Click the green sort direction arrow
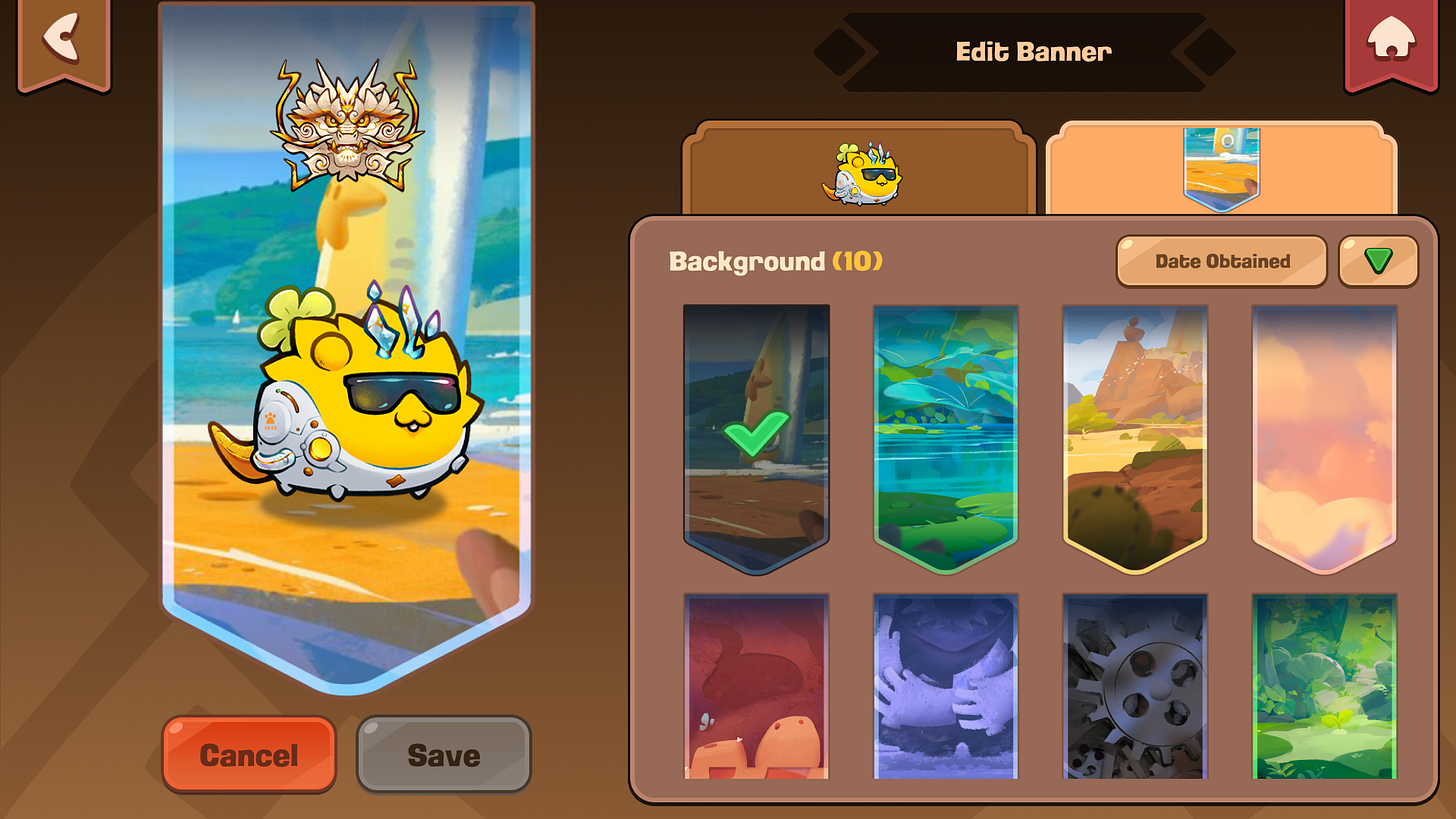This screenshot has height=819, width=1456. (x=1377, y=260)
